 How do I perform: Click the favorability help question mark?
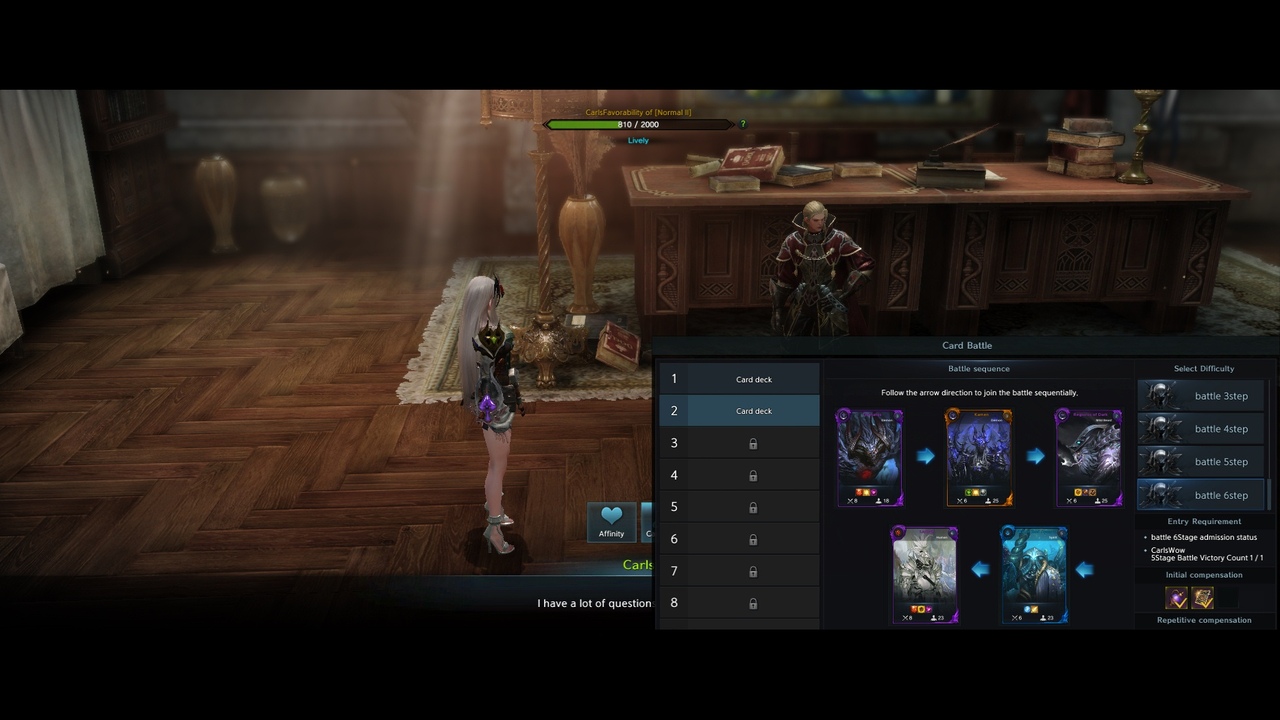coord(742,124)
